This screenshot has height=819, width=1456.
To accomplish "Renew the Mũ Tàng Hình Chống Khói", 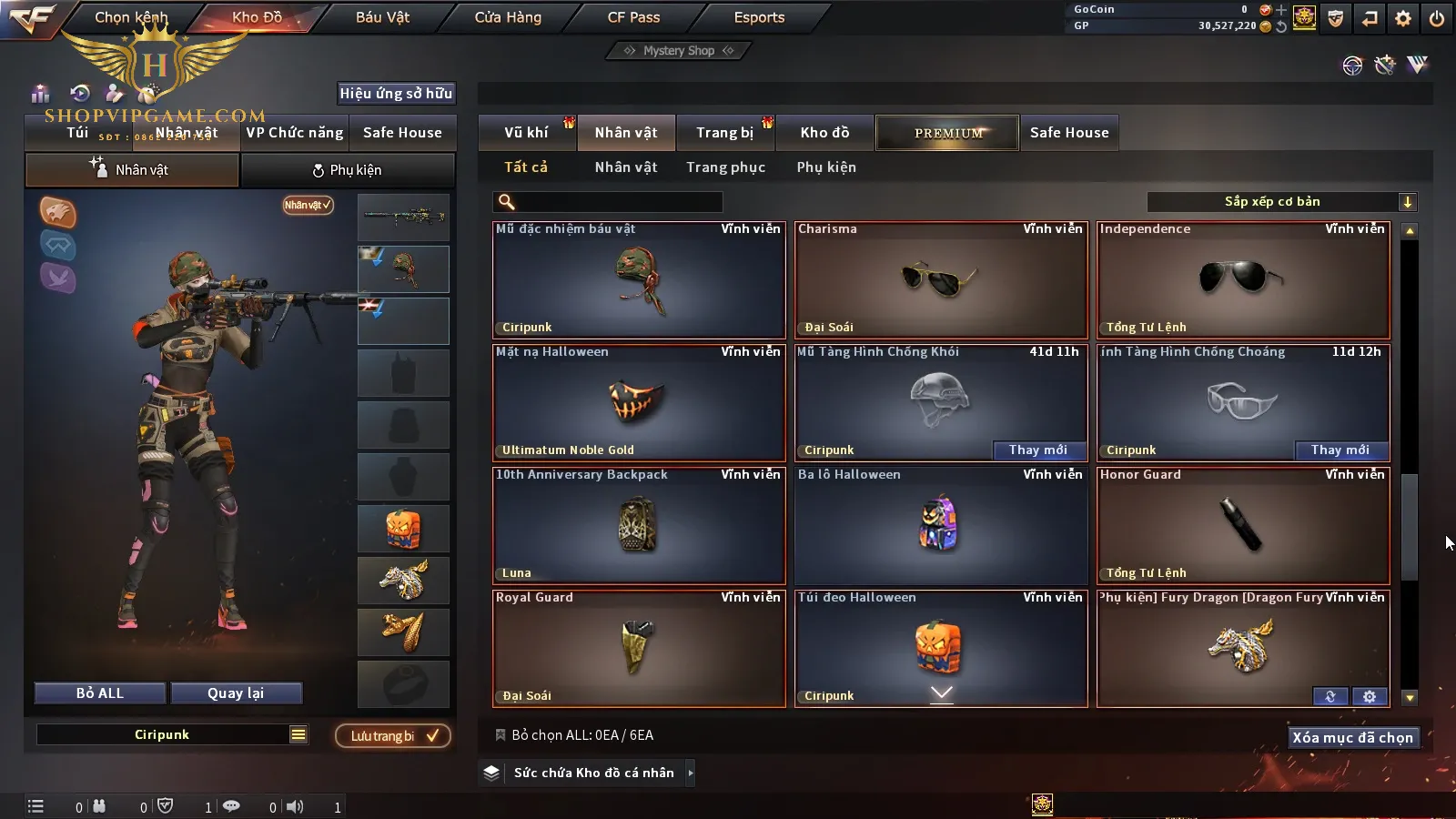I will pyautogui.click(x=1037, y=450).
